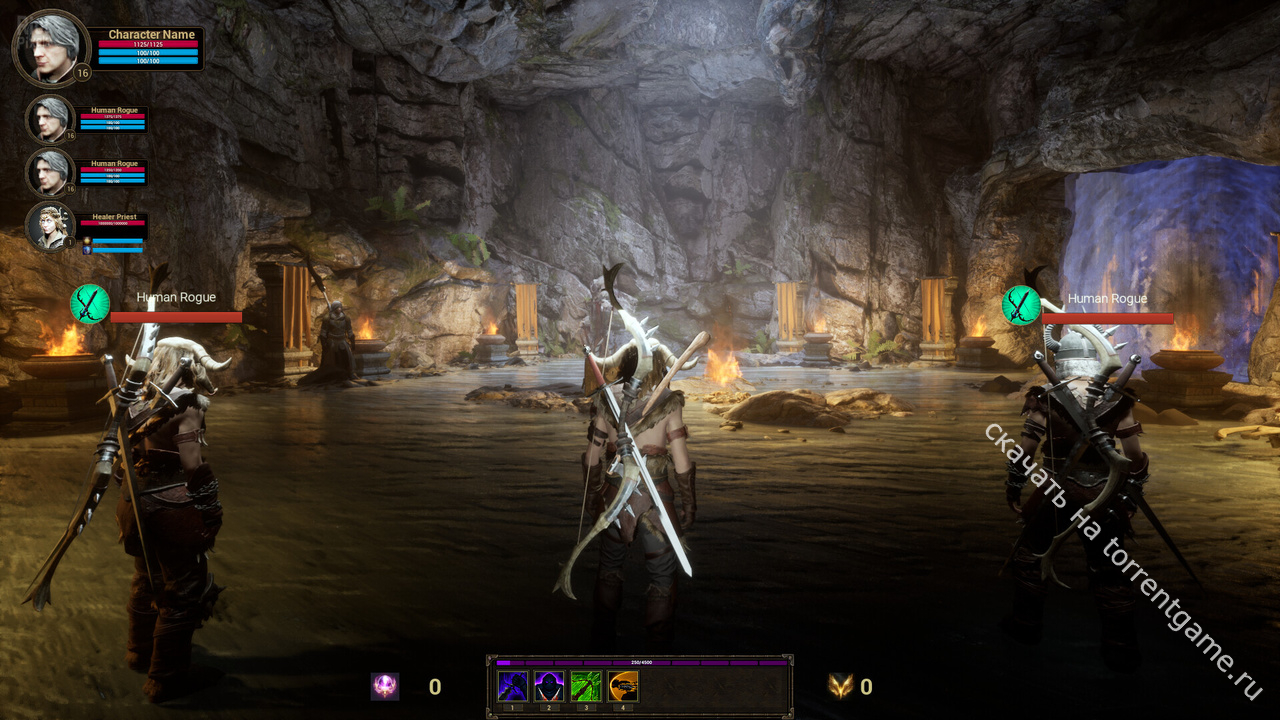The height and width of the screenshot is (720, 1280).
Task: Use the hooded figure ability in slot 2
Action: [x=549, y=686]
